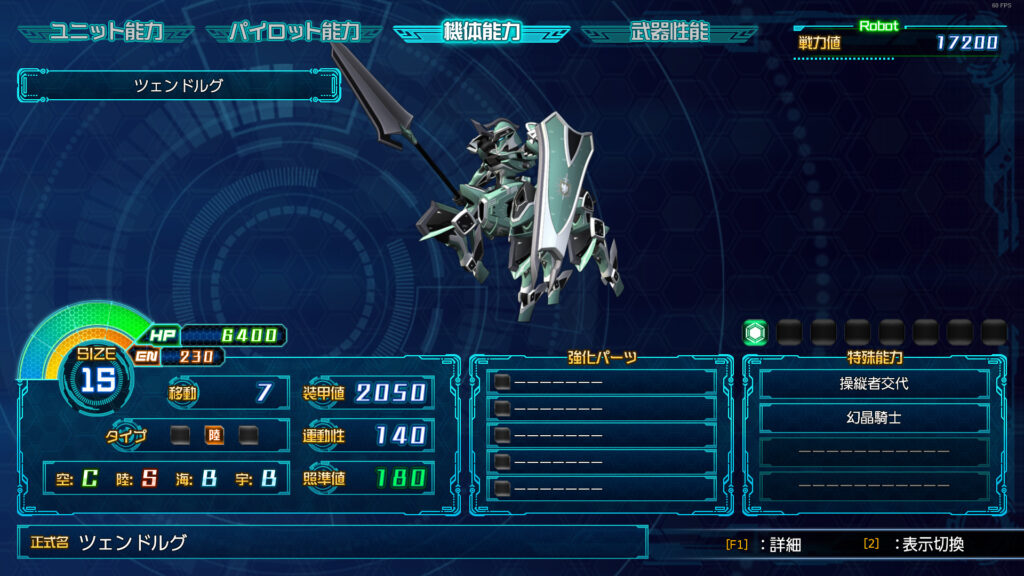Choose the 幻晶騎士 special ability entry

[x=874, y=418]
